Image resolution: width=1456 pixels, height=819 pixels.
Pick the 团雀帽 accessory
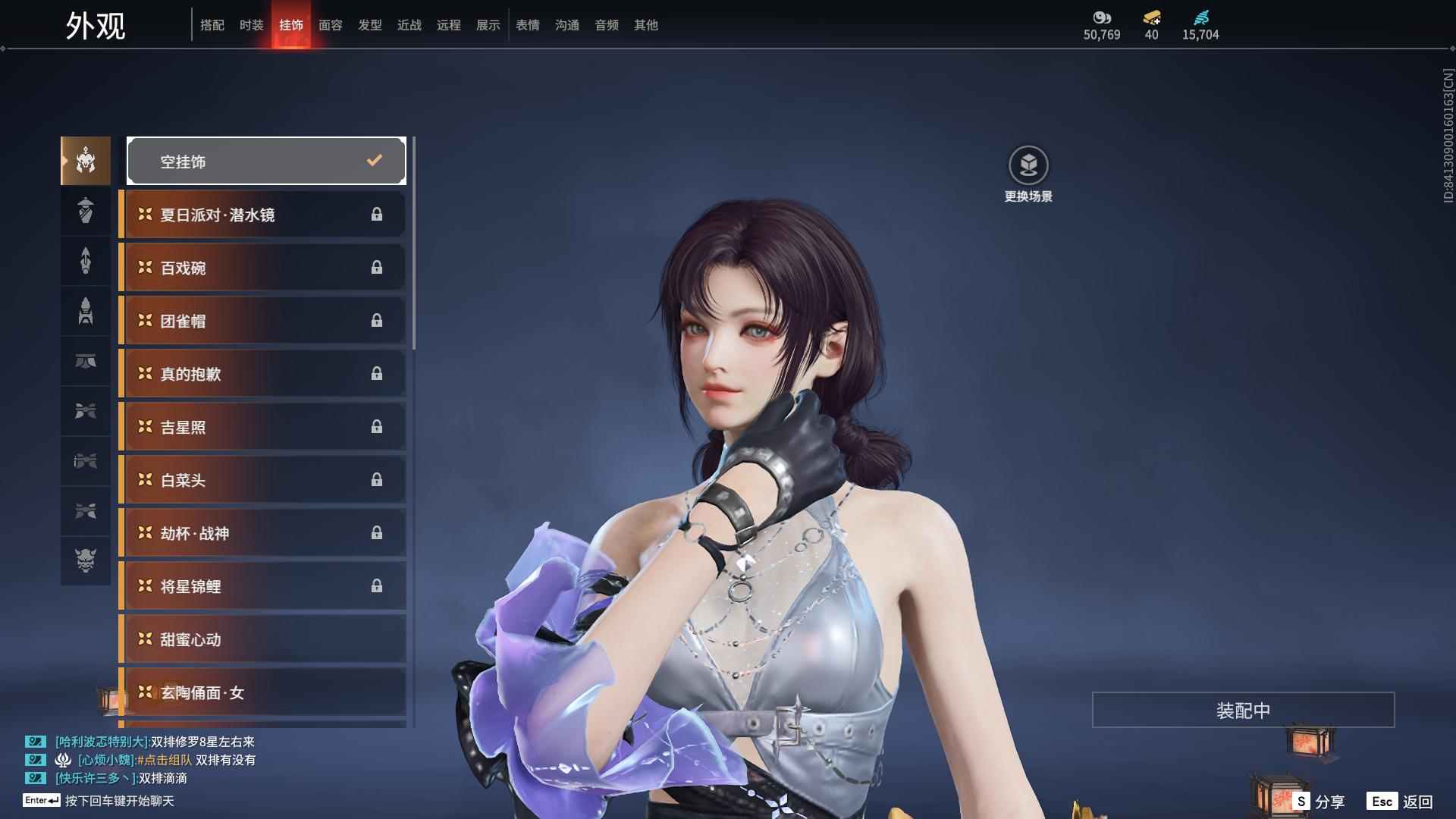263,321
